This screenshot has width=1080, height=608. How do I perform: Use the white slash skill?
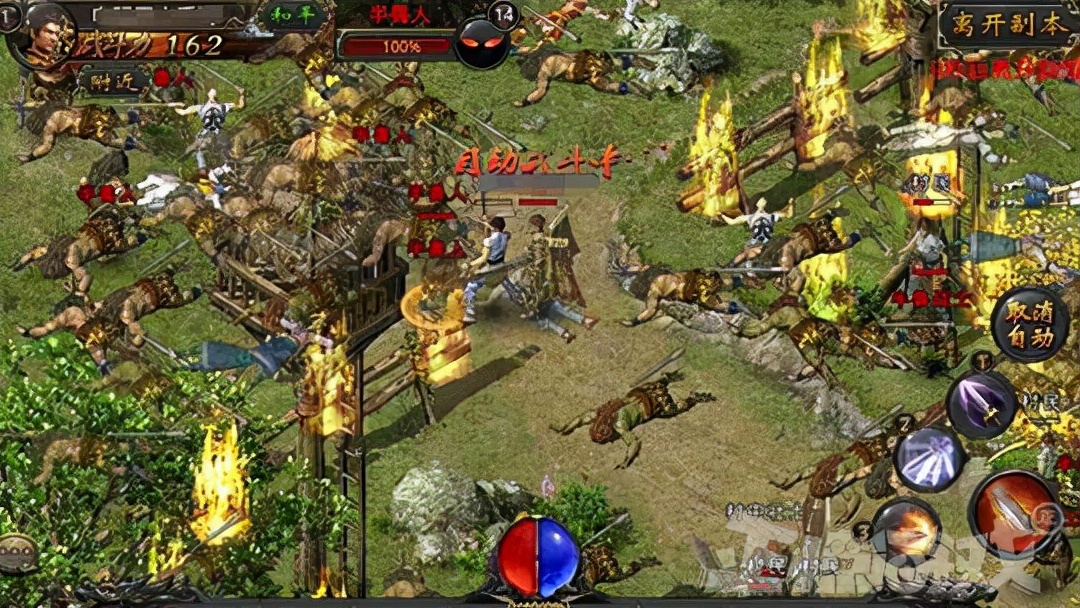point(929,458)
